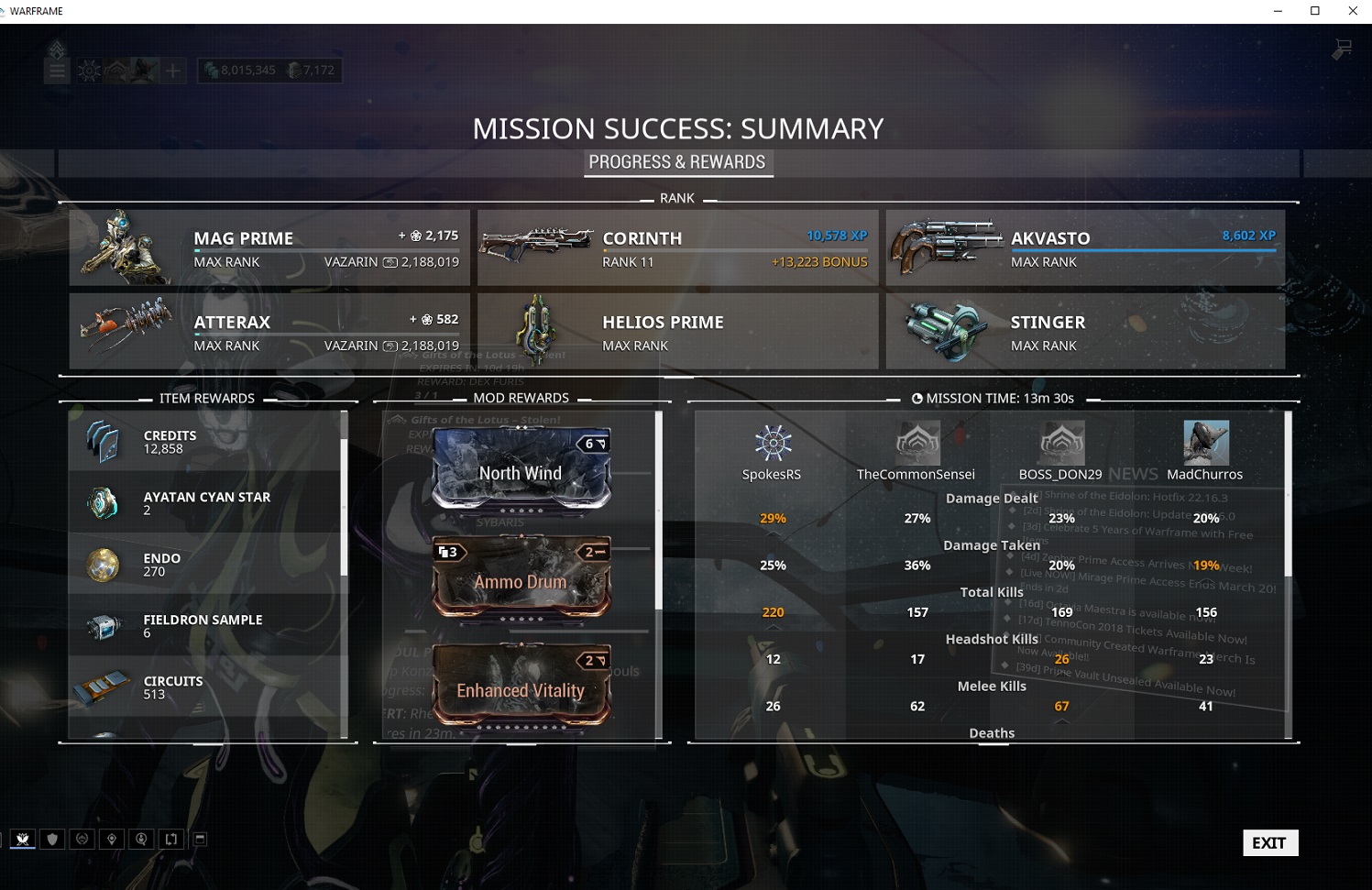This screenshot has height=890, width=1372.
Task: Exit the mission summary screen
Action: [1269, 843]
